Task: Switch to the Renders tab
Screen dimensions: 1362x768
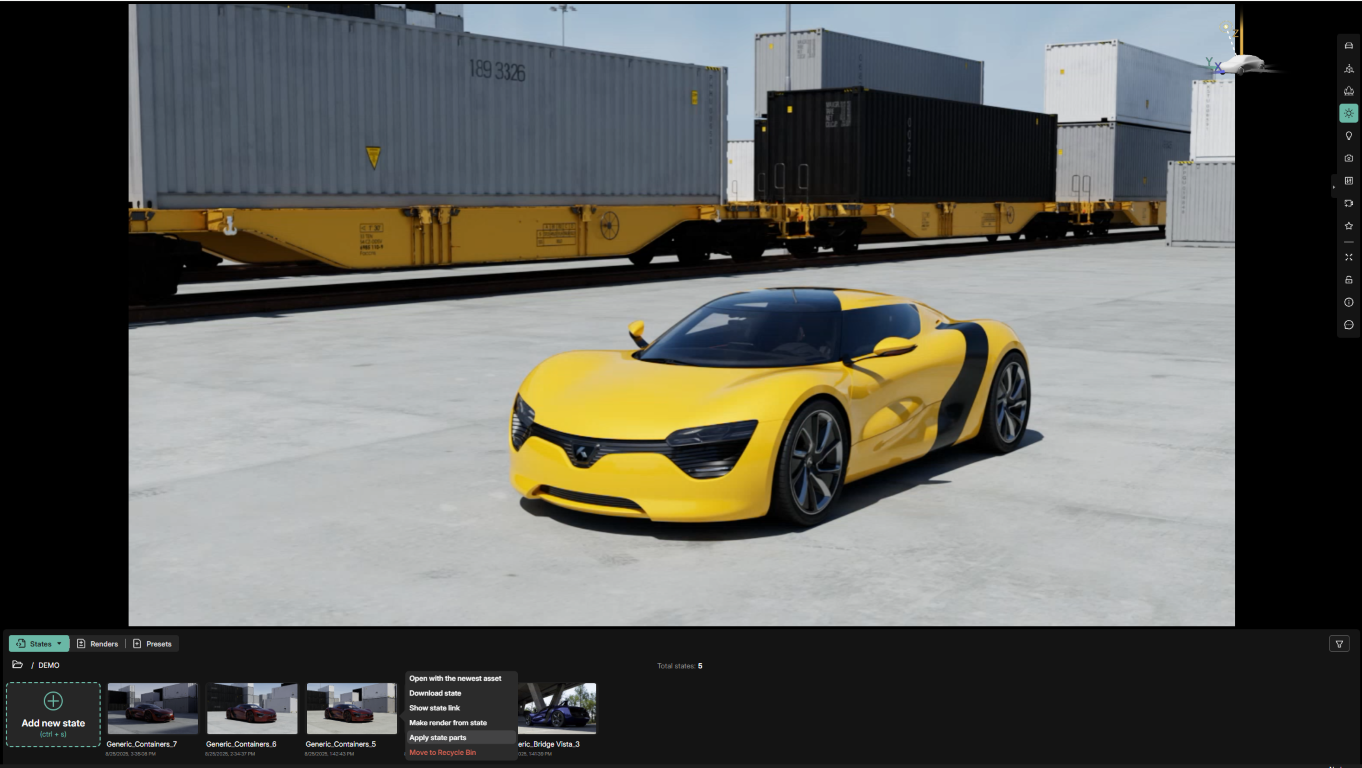Action: [98, 644]
